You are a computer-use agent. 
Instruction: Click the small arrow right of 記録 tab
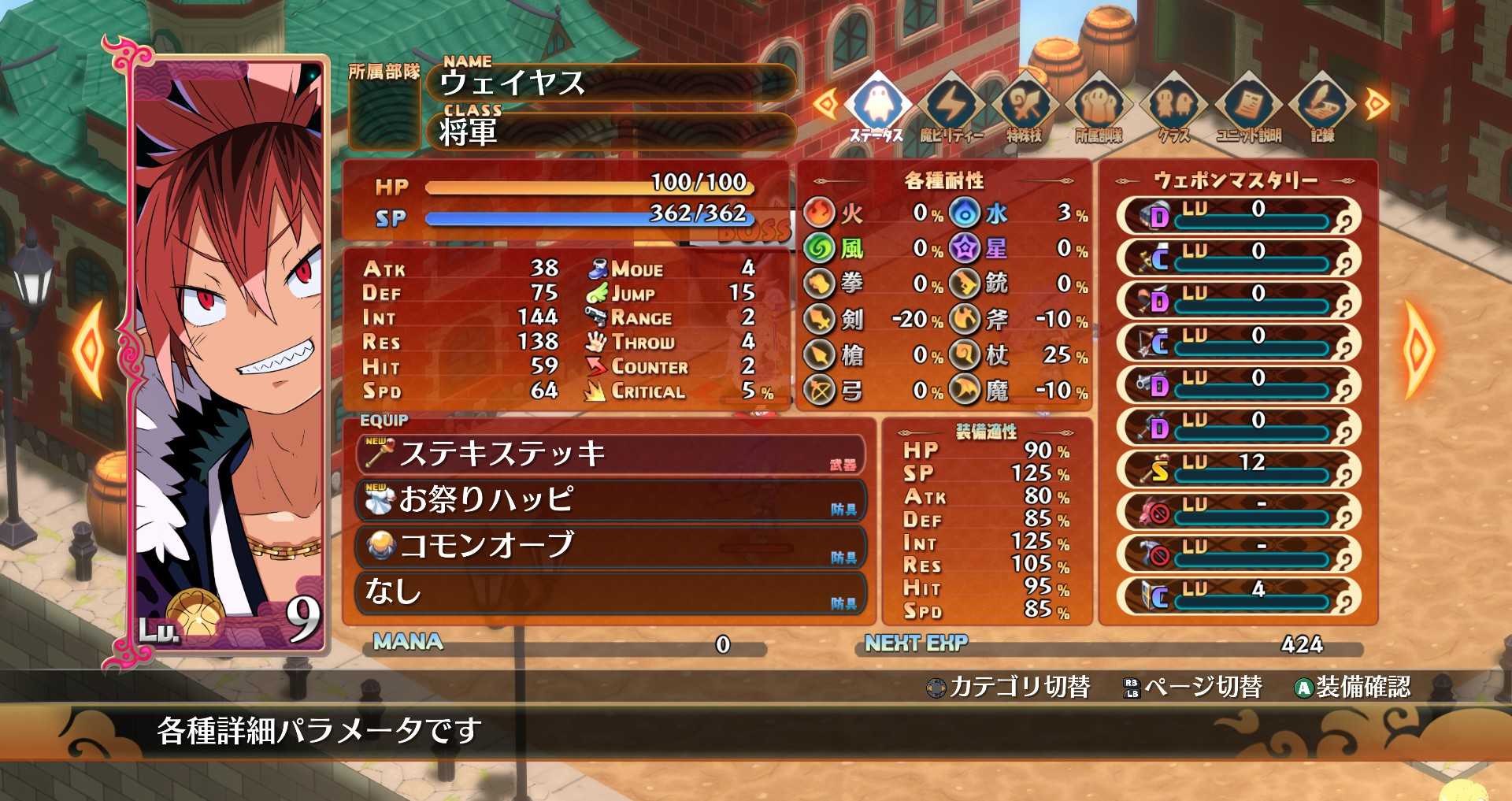(1377, 104)
